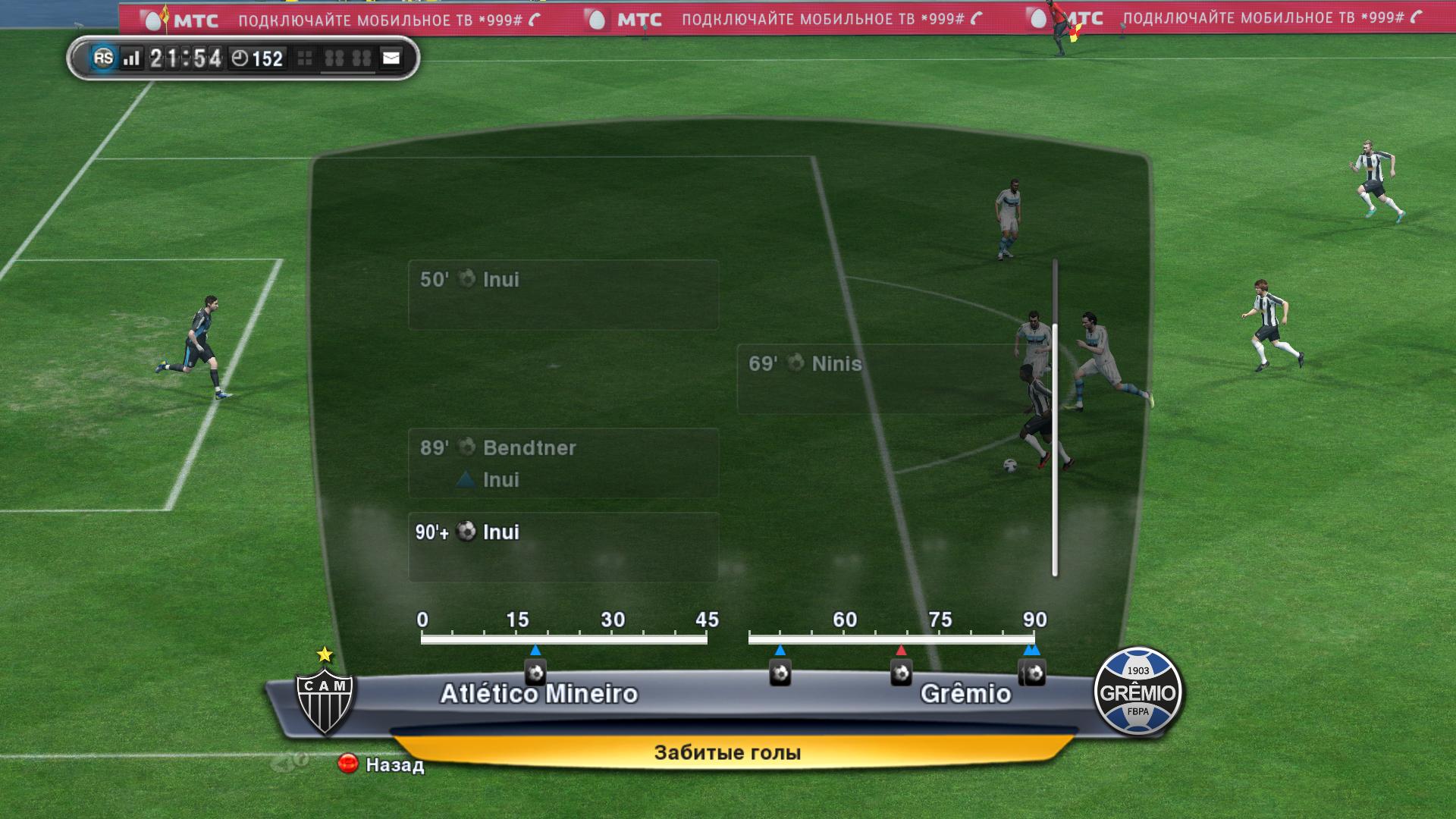Select the highlighted 90'+ Inui goal
The image size is (1456, 819).
pos(563,547)
